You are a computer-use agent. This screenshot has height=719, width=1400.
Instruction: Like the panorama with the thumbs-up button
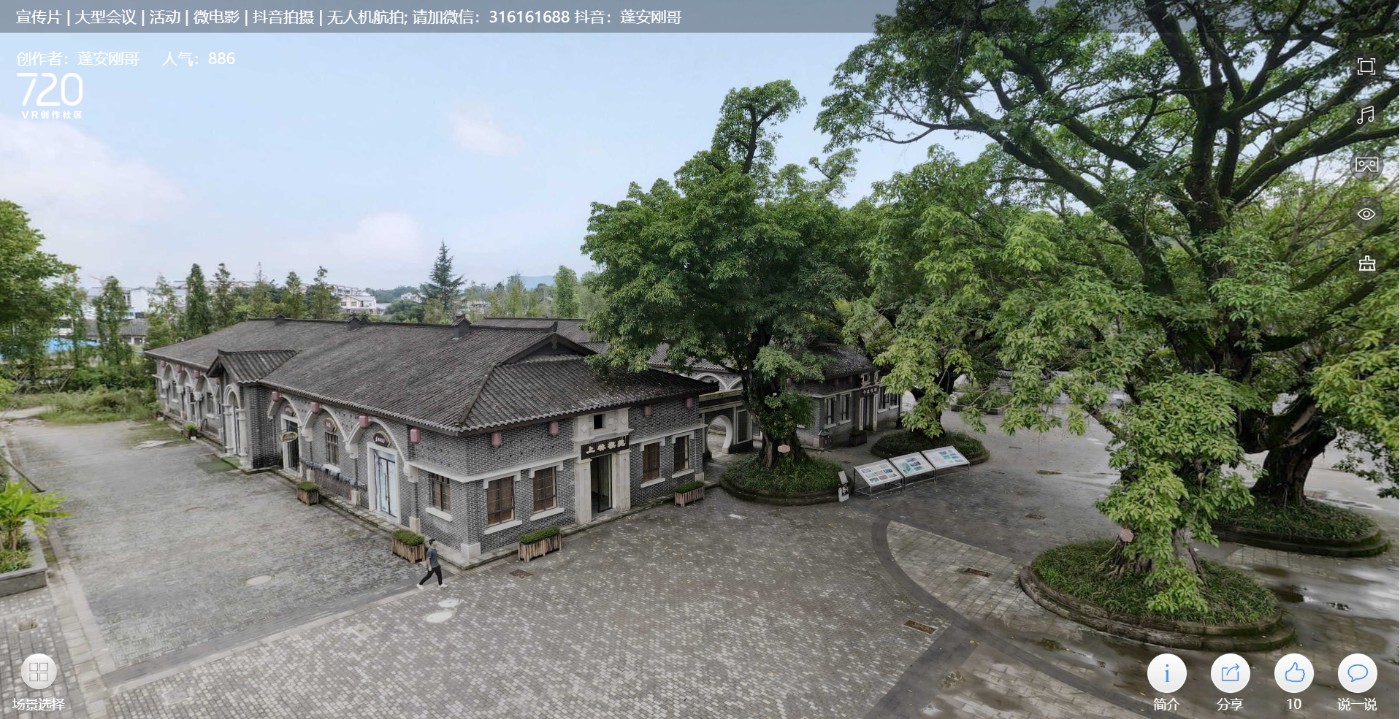[x=1294, y=673]
